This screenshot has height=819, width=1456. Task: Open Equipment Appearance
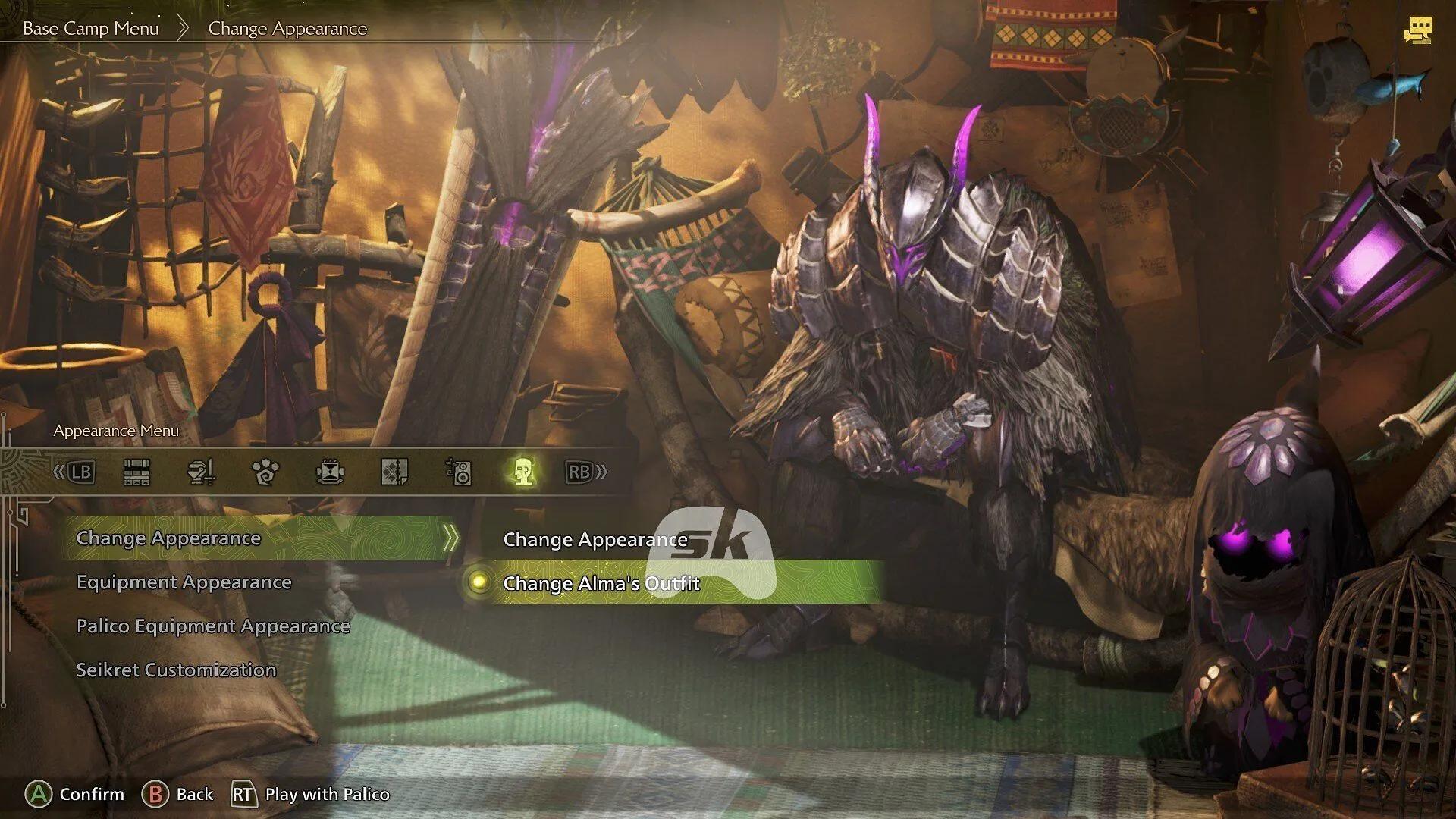(184, 582)
